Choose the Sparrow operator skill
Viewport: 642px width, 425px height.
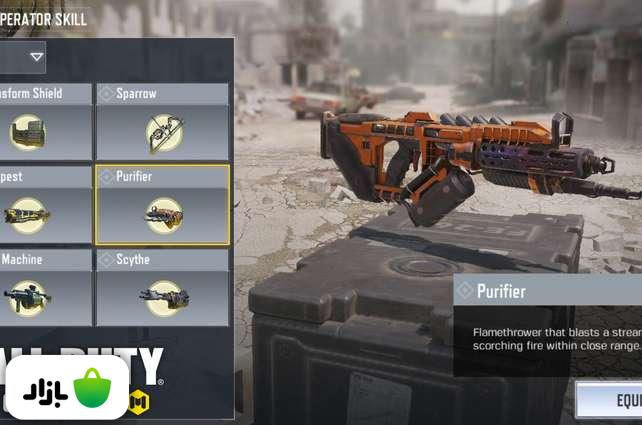point(163,122)
